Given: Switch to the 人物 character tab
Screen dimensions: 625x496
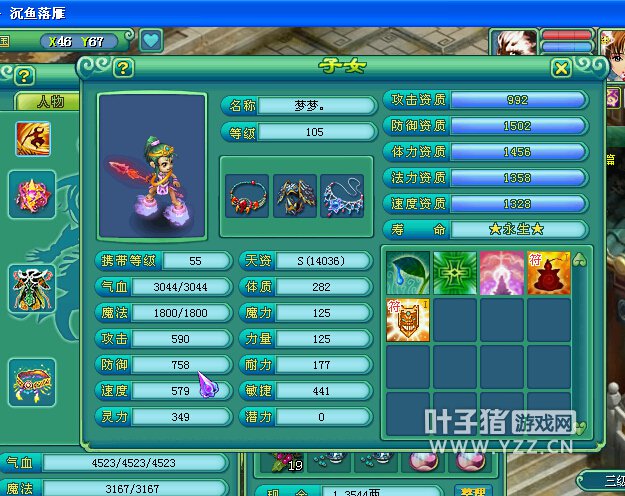Looking at the screenshot, I should point(50,102).
